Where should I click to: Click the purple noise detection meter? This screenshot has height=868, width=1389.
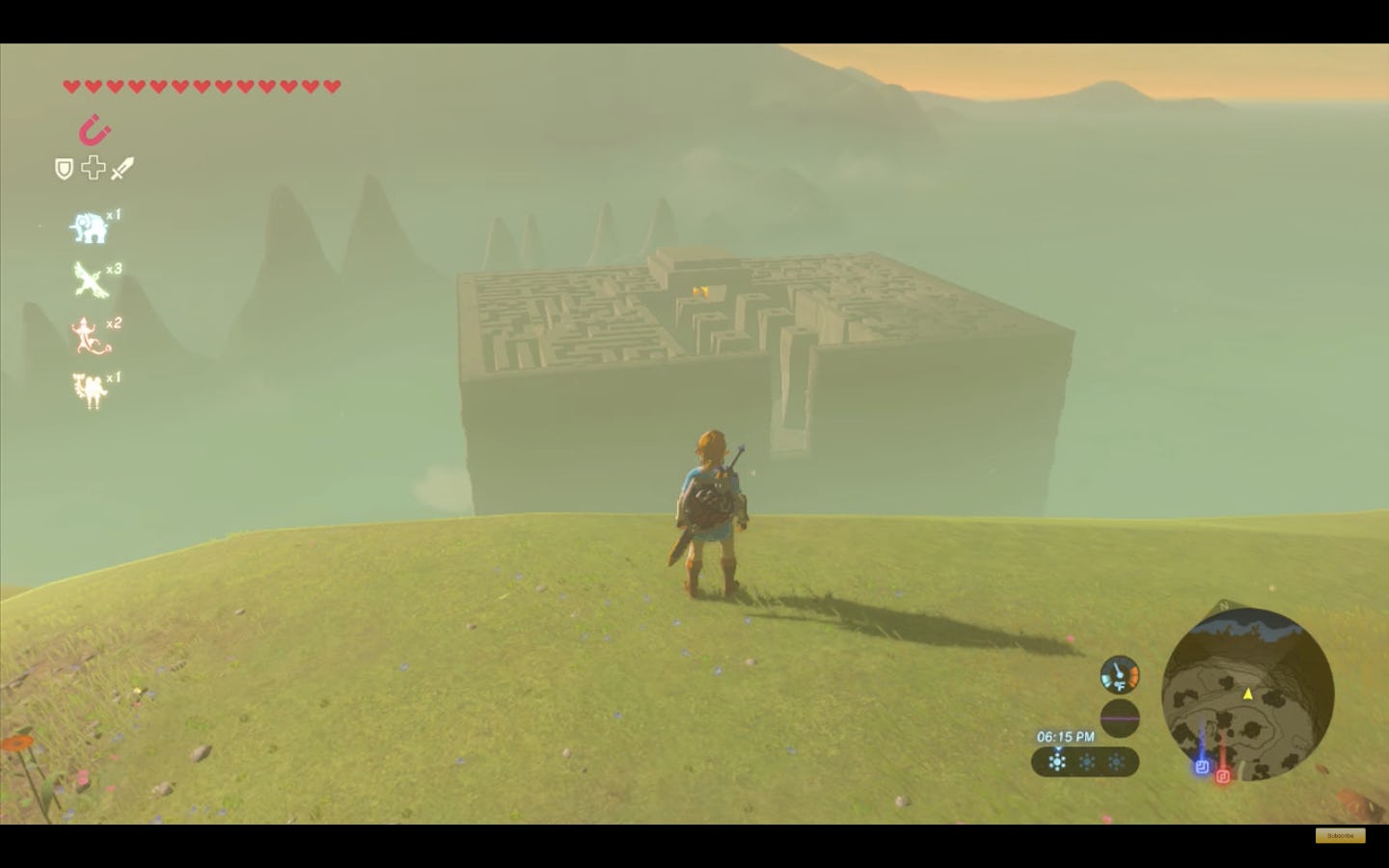coord(1119,718)
